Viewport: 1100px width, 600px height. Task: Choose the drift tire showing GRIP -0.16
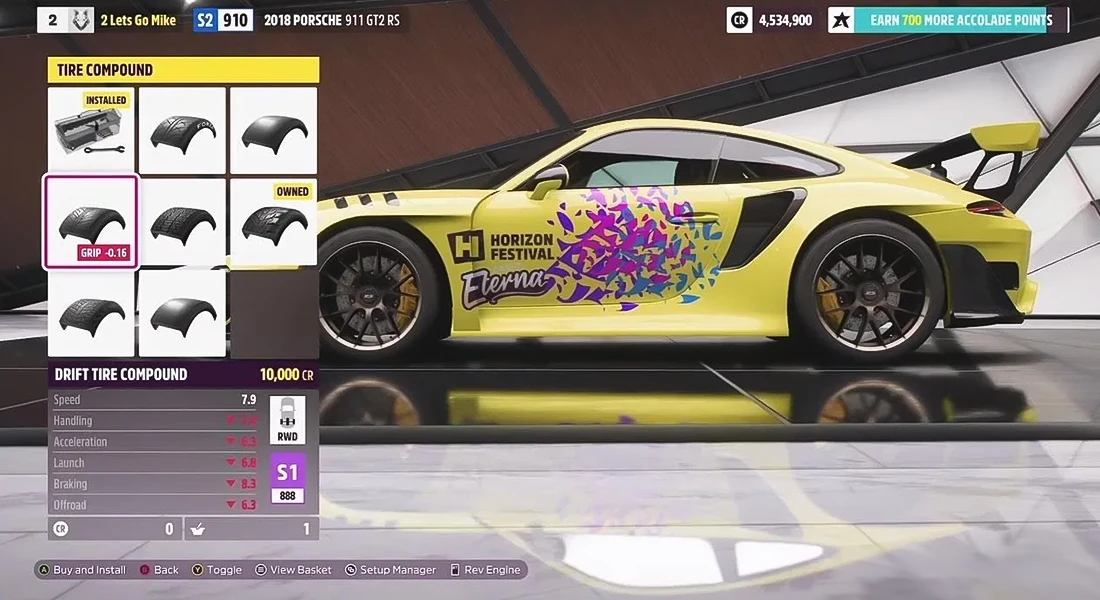(91, 222)
